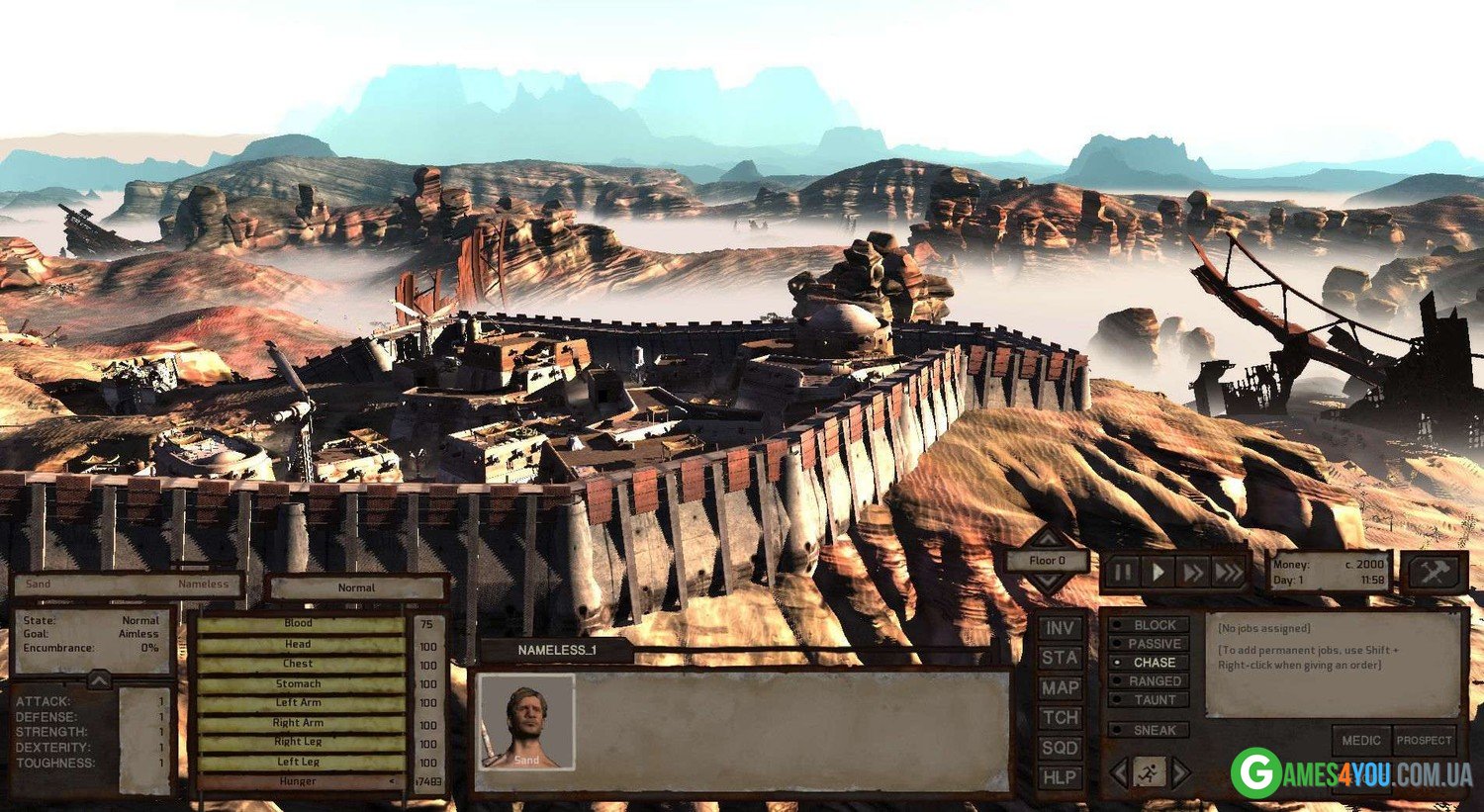The image size is (1484, 812).
Task: Open the STA stats panel
Action: click(1060, 658)
